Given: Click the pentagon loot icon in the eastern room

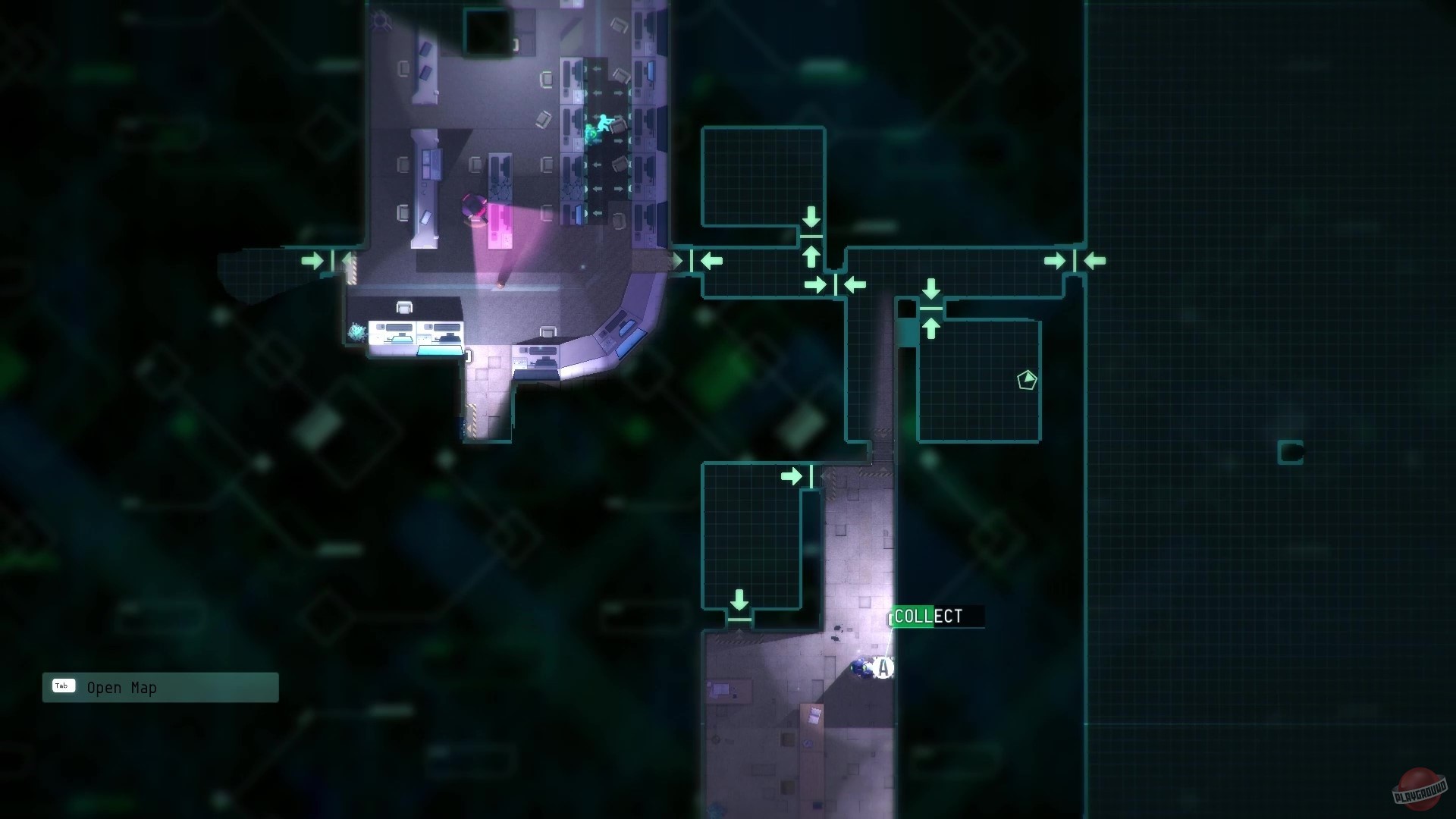Looking at the screenshot, I should click(x=1028, y=381).
